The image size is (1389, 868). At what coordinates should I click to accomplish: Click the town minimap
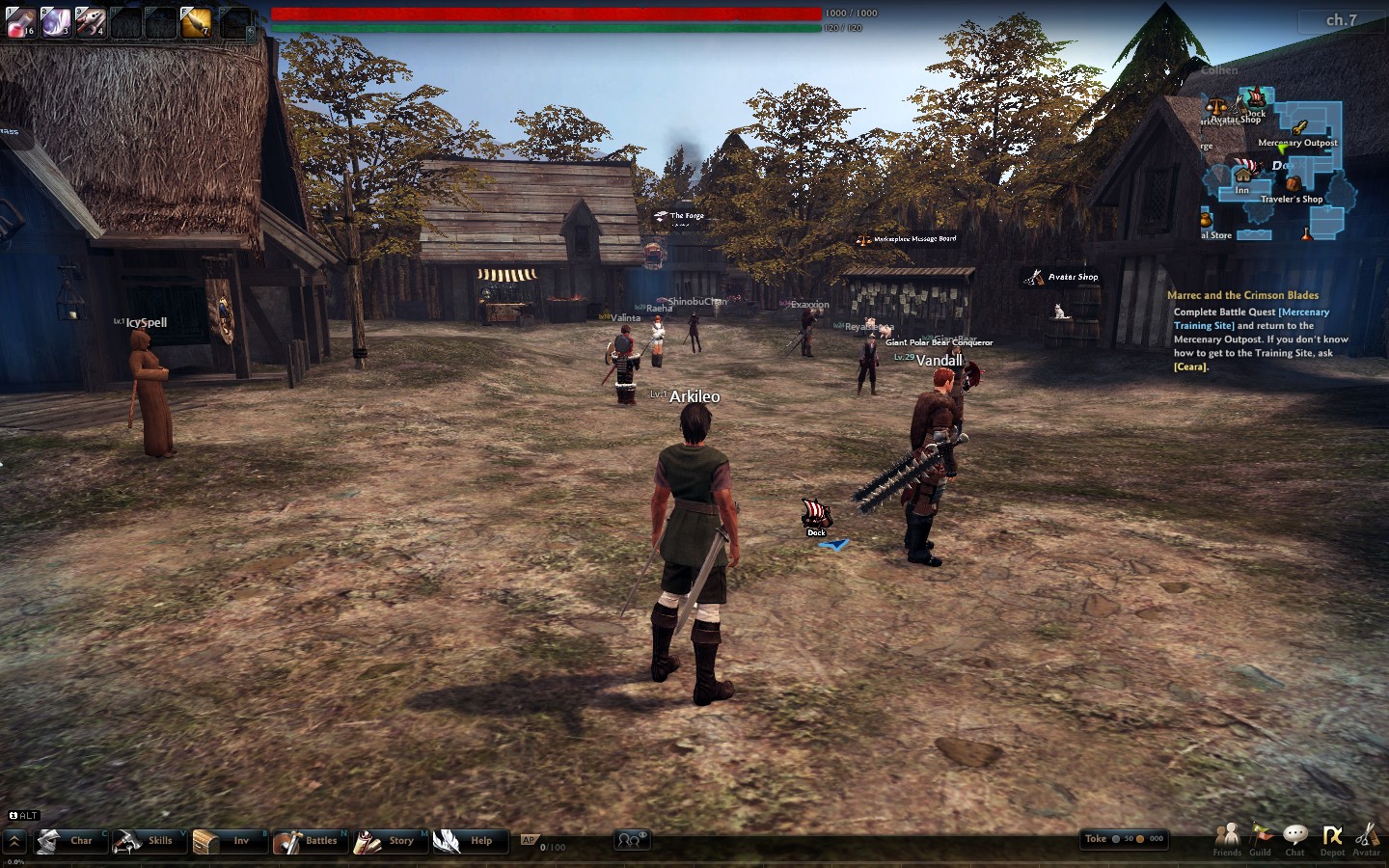1275,166
